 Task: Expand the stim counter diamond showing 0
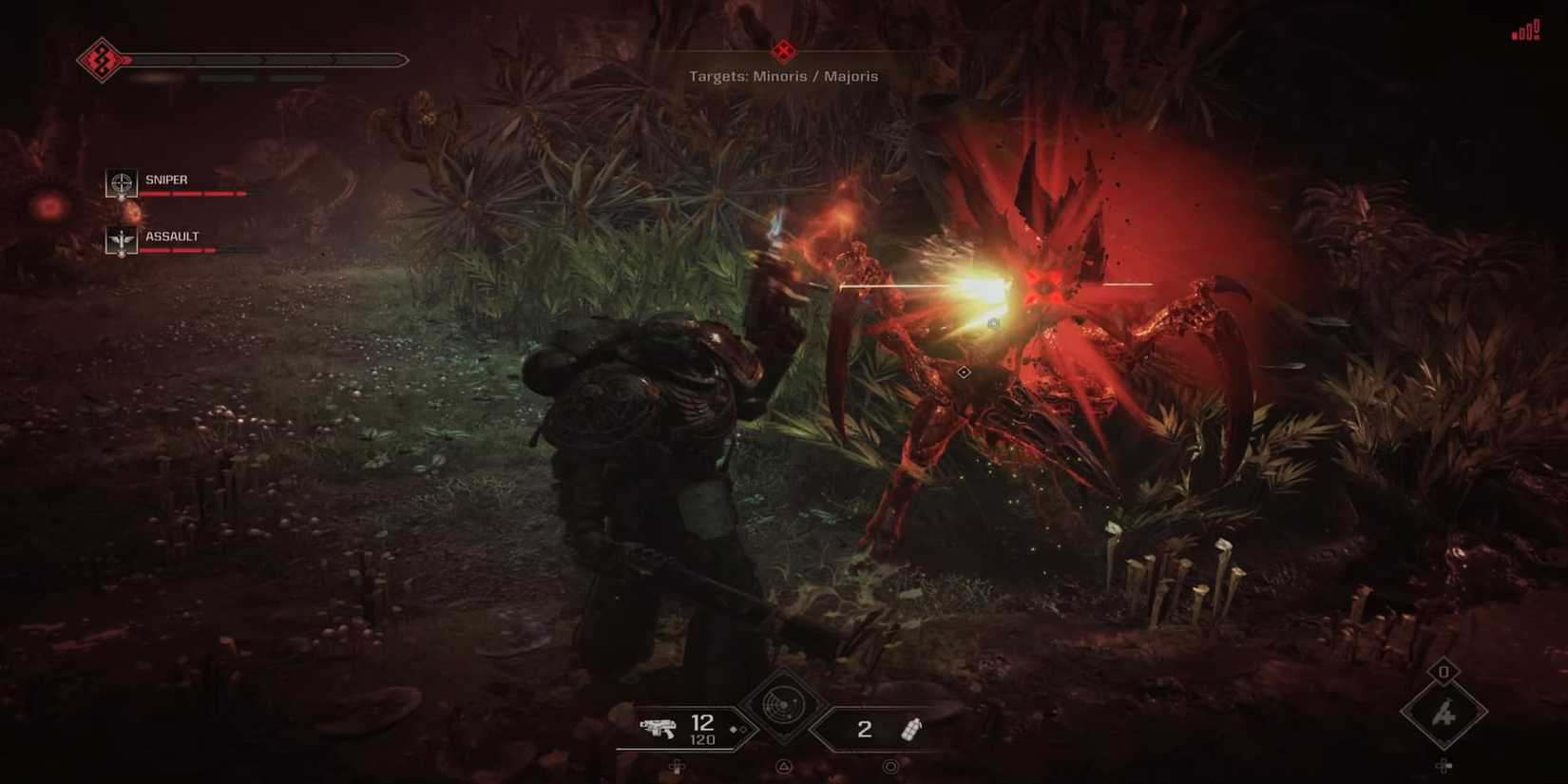point(1443,671)
